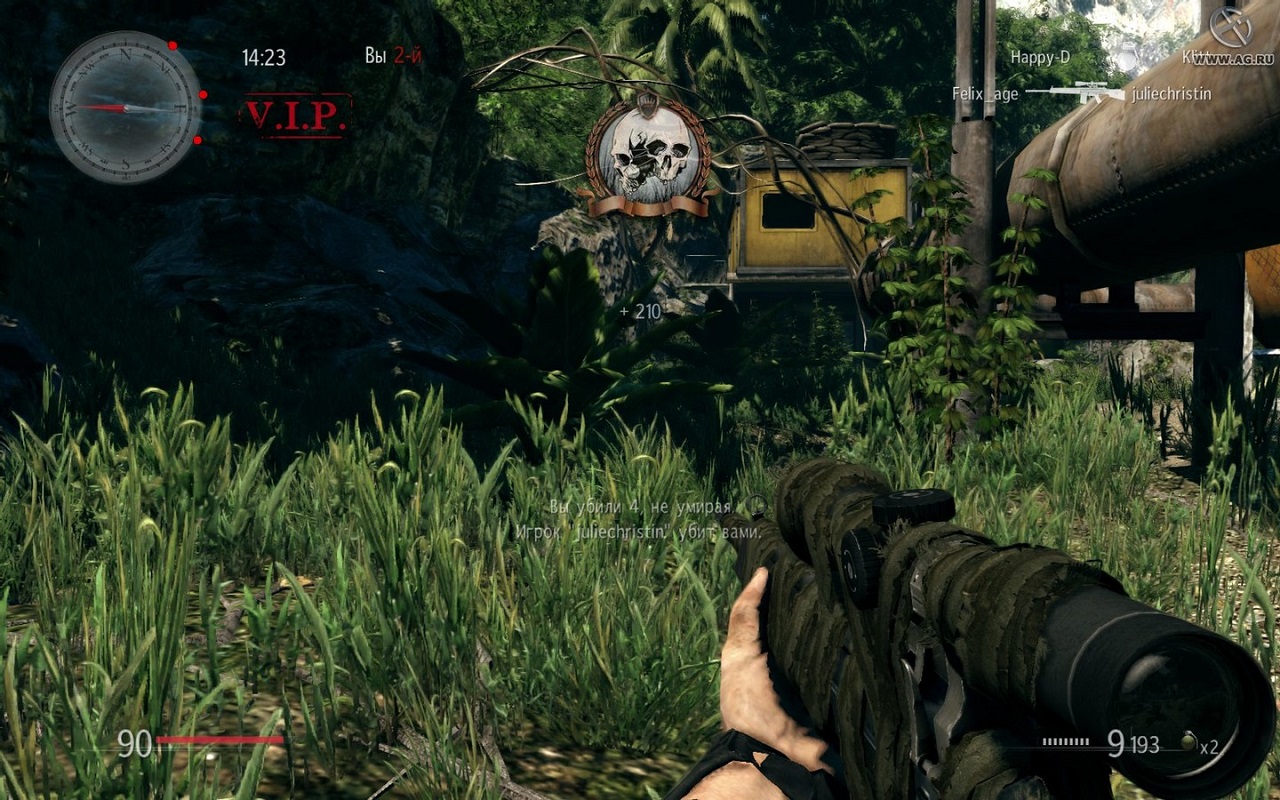Select the red V.I.P. mode indicator
This screenshot has height=800, width=1280.
pyautogui.click(x=296, y=116)
